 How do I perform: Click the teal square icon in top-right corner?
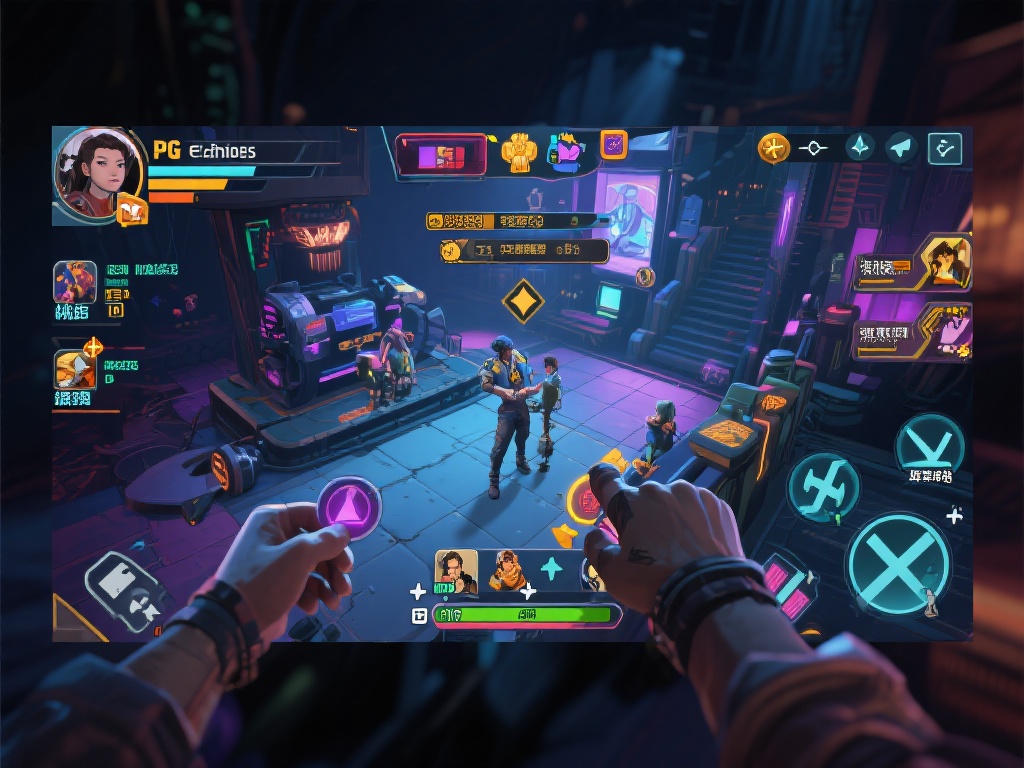coord(945,148)
